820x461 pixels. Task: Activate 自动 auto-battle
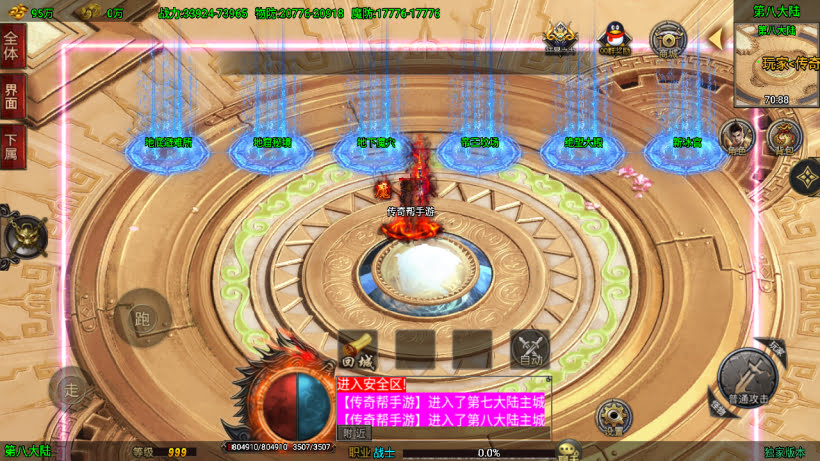(x=530, y=350)
